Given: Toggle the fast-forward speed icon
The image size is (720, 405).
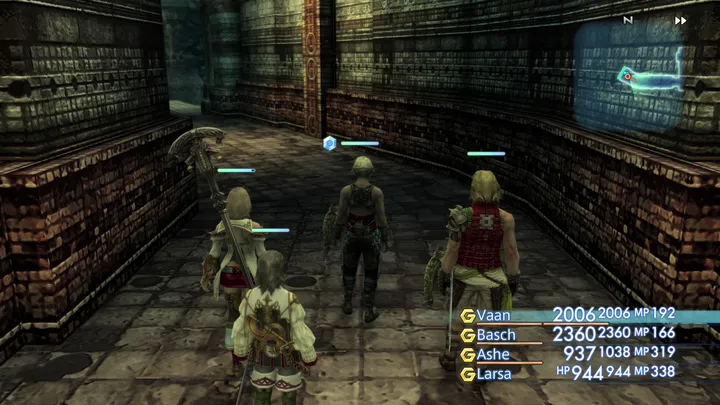Looking at the screenshot, I should [681, 20].
